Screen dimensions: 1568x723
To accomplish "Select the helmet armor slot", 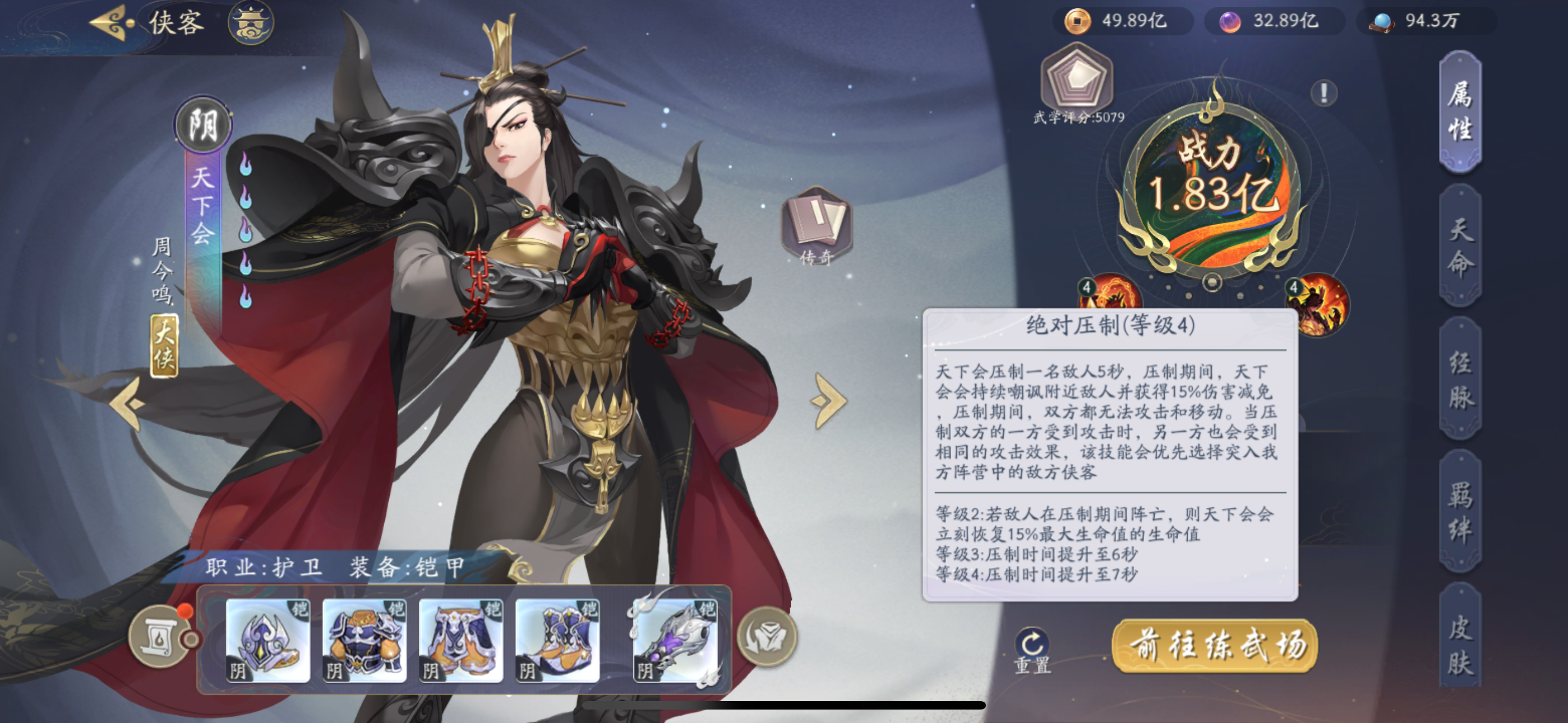I will coord(268,639).
